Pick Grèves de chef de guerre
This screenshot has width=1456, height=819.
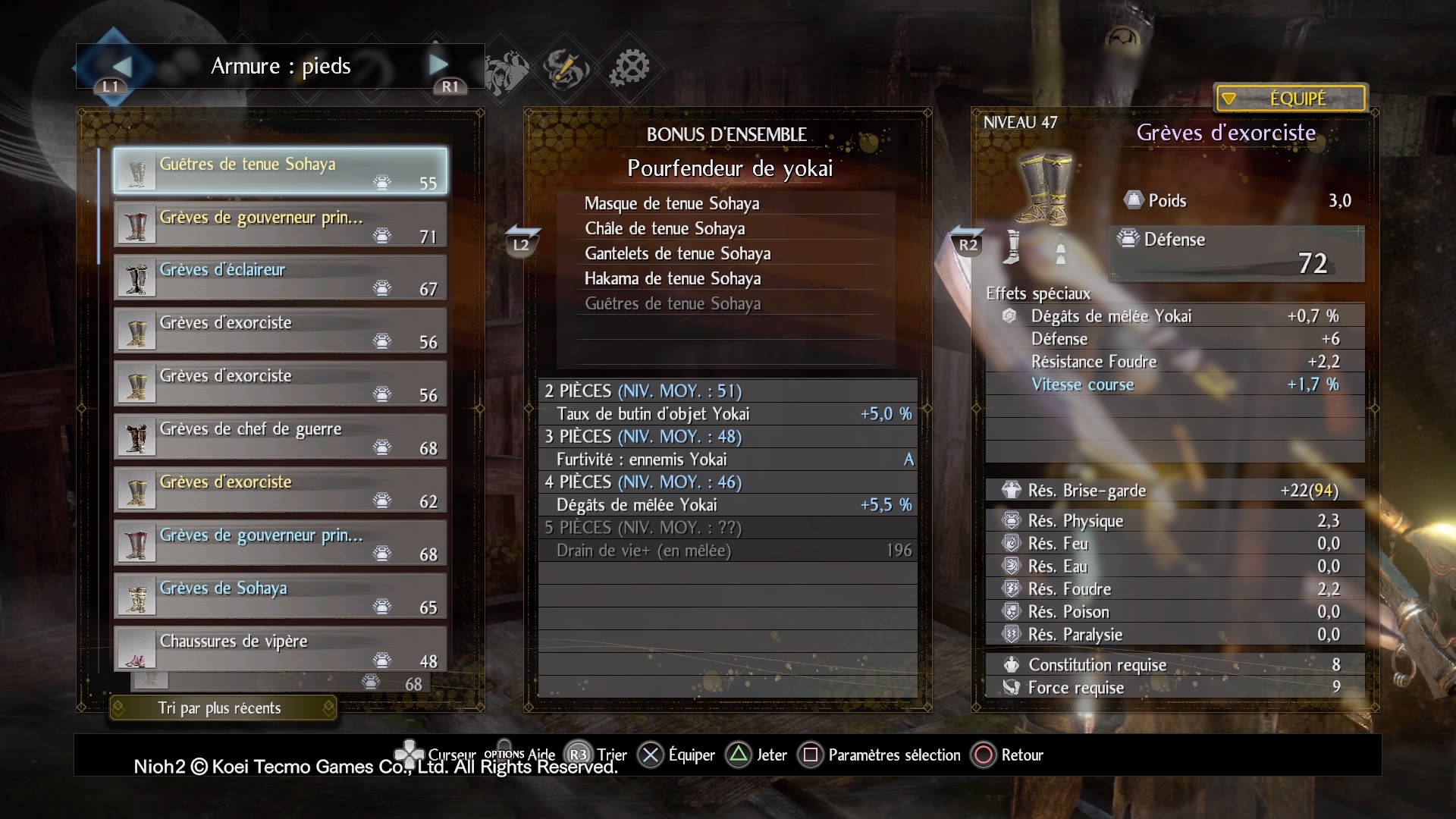pyautogui.click(x=280, y=436)
